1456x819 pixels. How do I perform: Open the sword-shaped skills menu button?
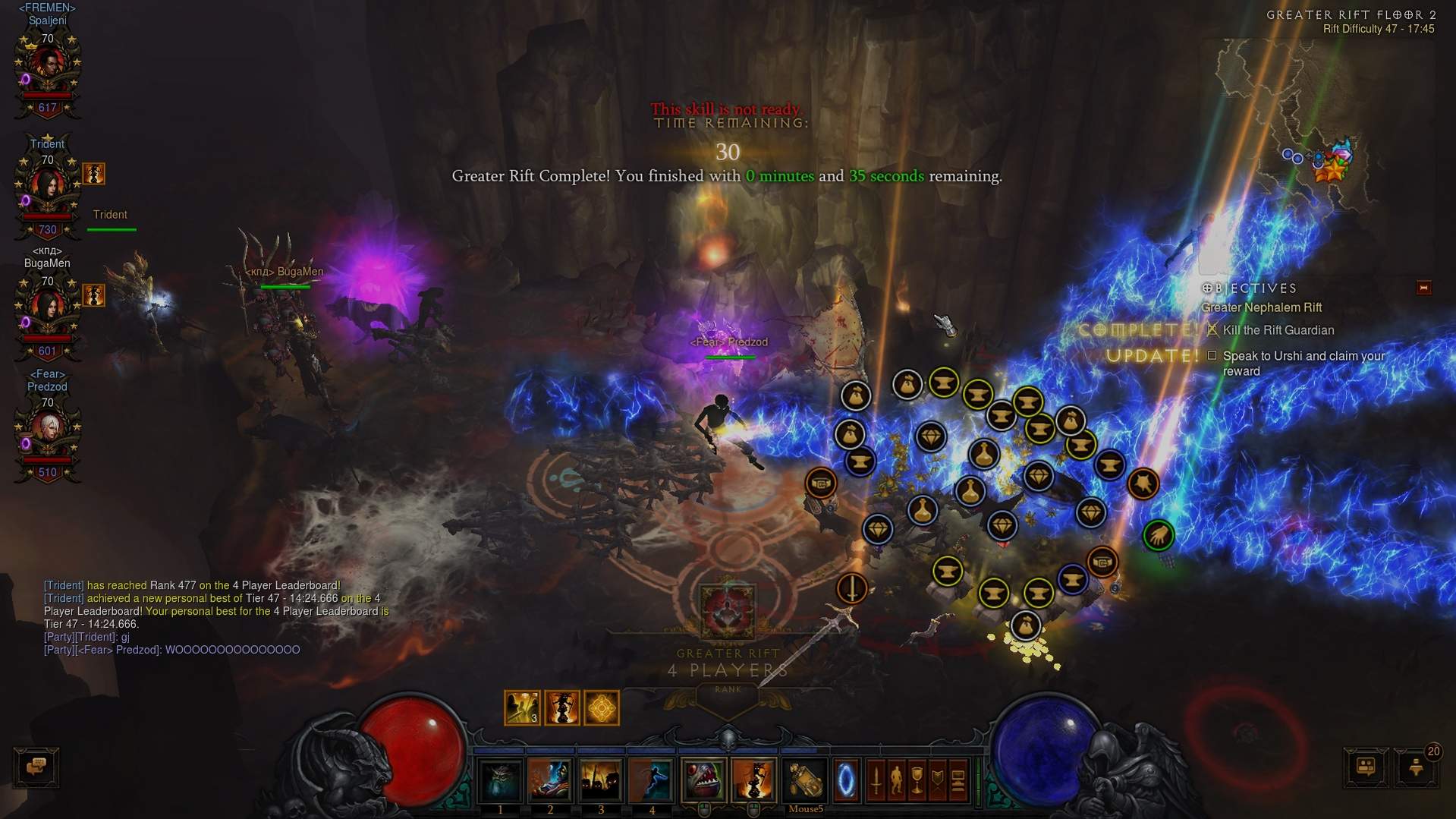click(x=876, y=780)
